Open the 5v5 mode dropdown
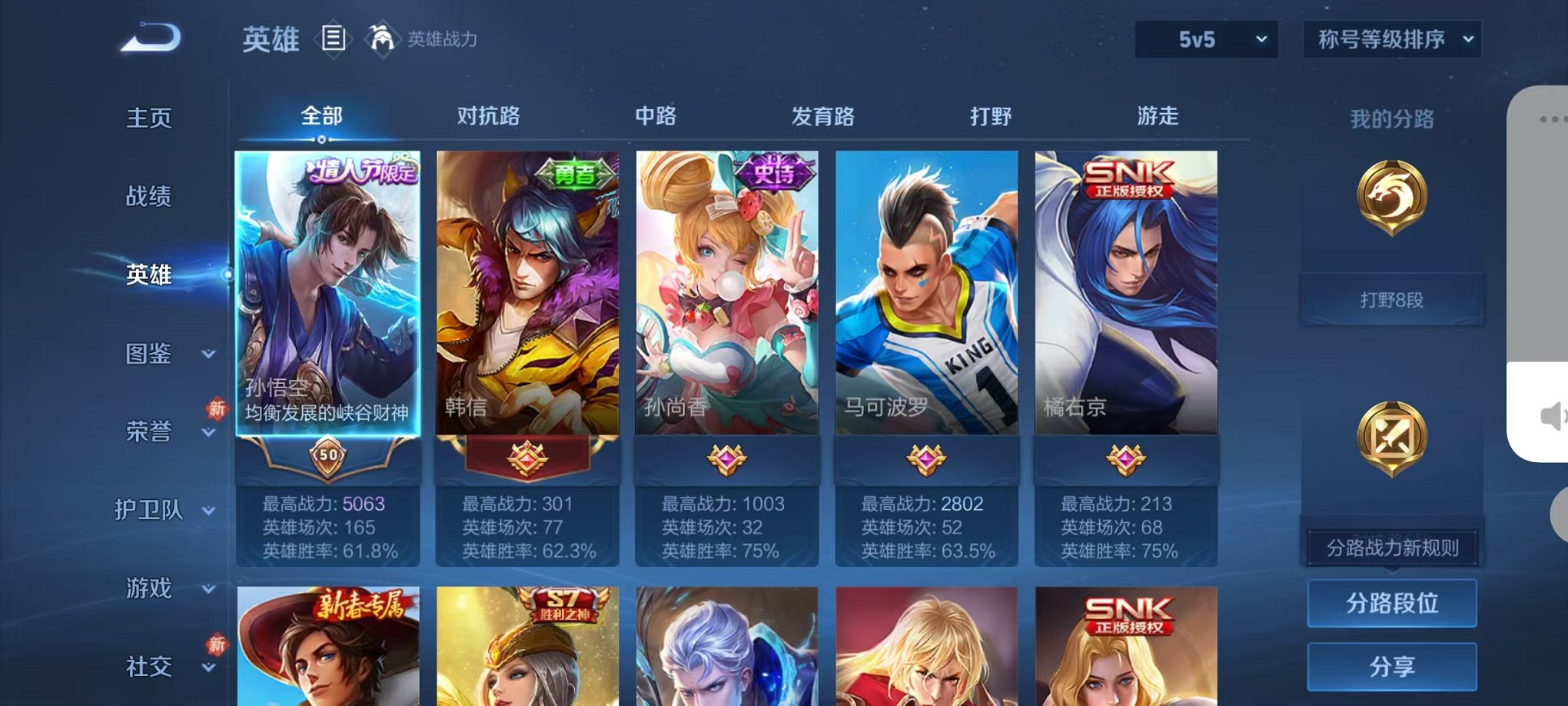1568x706 pixels. 1205,37
